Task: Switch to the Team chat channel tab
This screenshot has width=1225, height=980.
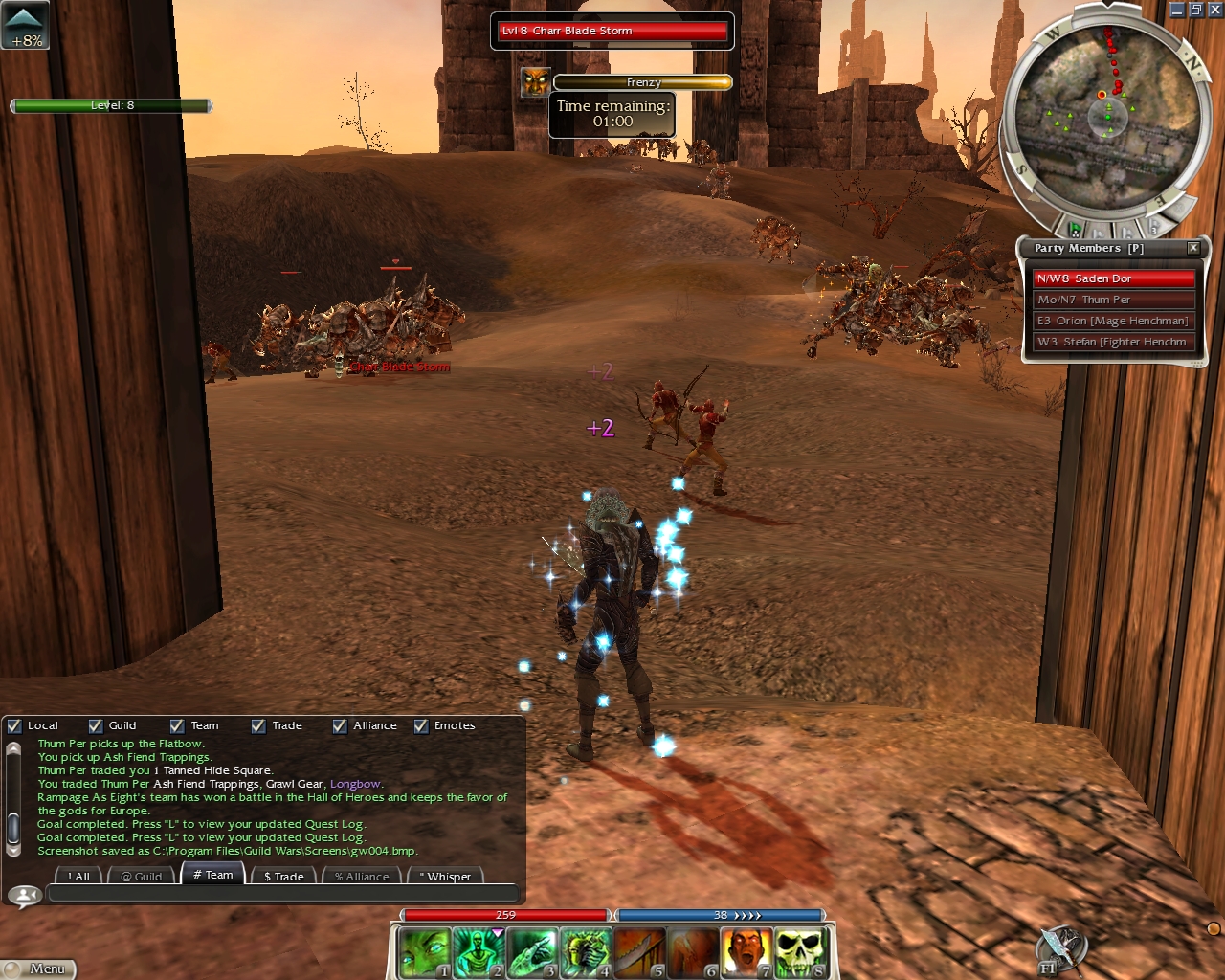Action: coord(212,875)
